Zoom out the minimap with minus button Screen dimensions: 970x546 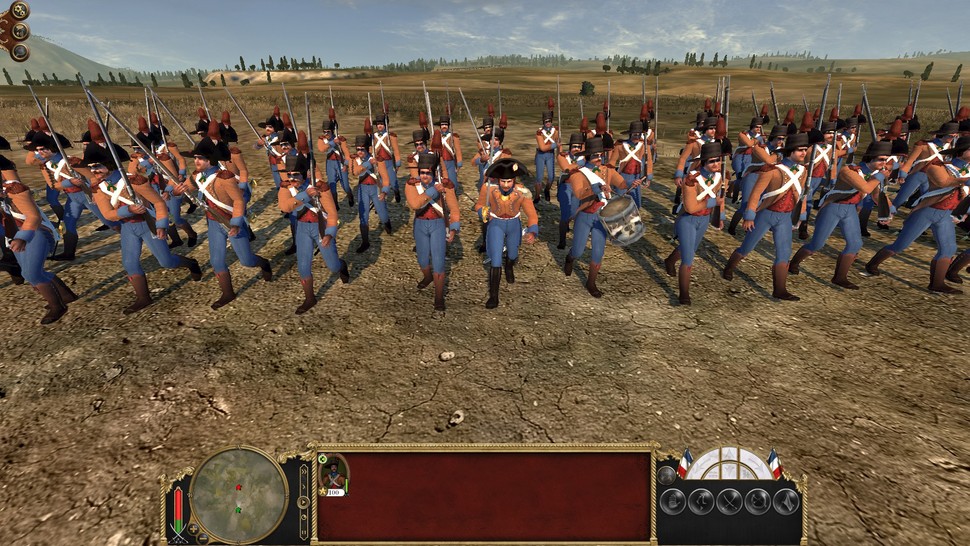[x=201, y=538]
